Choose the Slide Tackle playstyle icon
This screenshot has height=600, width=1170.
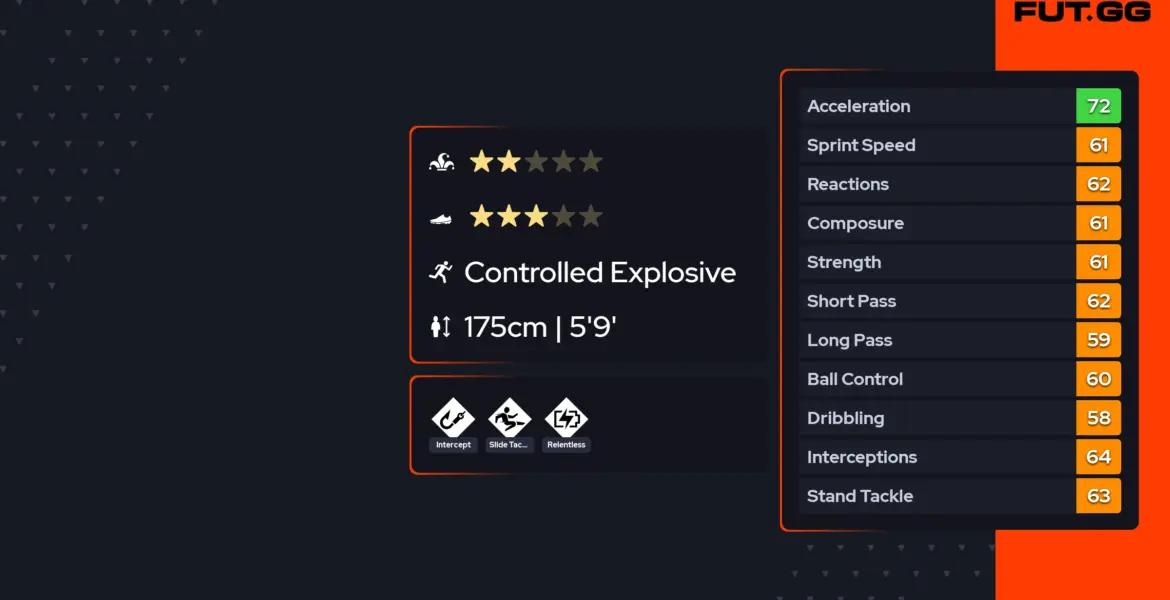[509, 418]
